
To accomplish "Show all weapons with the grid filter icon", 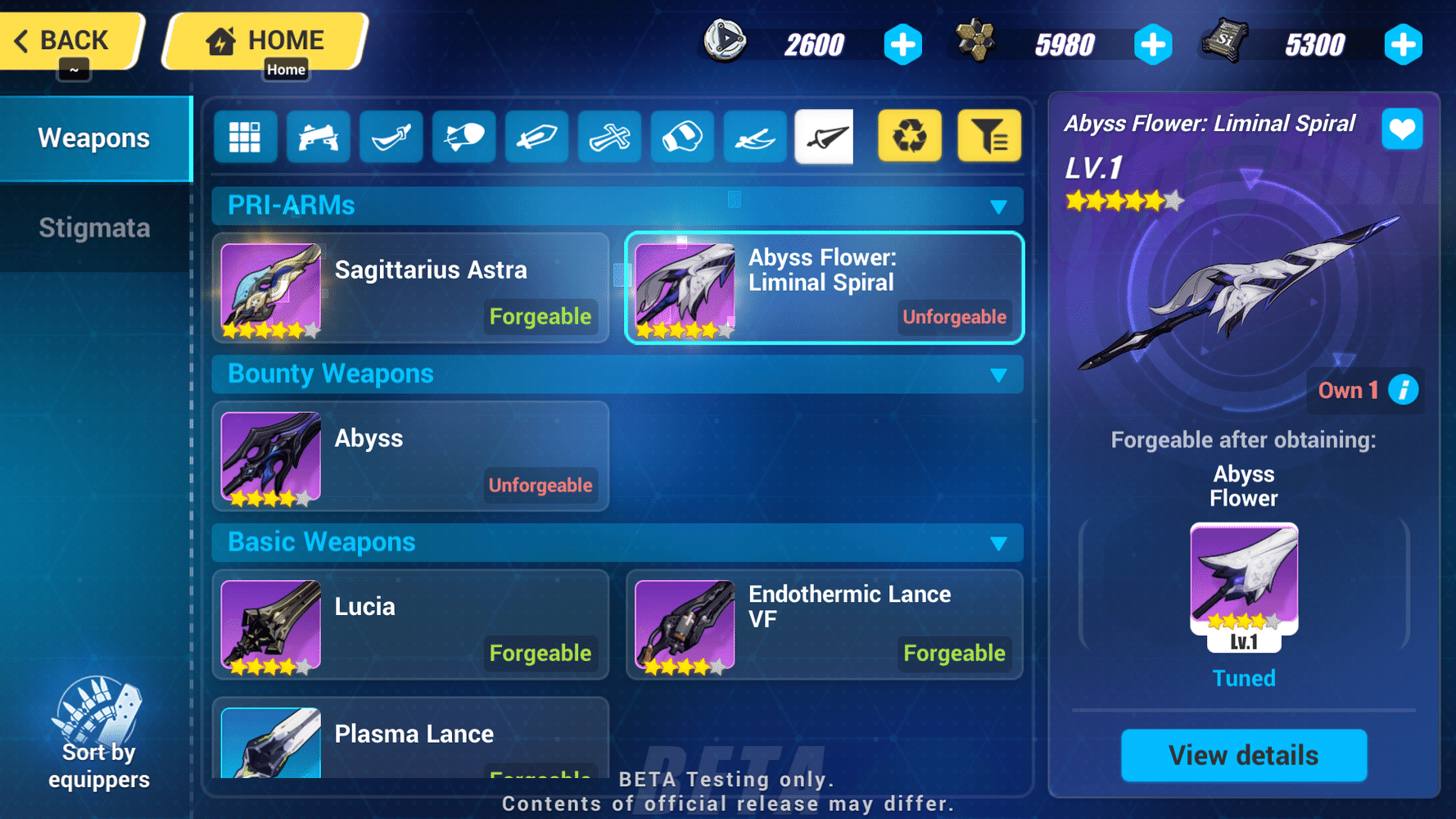I will 245,137.
